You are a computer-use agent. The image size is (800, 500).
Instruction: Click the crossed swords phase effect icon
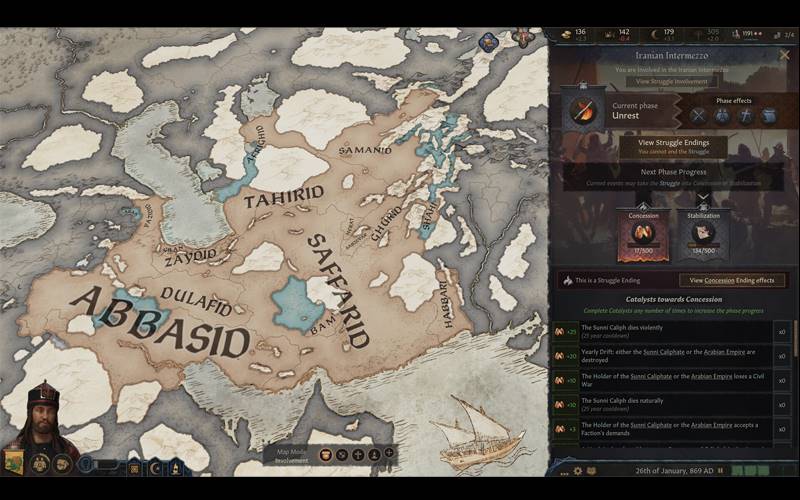point(698,115)
